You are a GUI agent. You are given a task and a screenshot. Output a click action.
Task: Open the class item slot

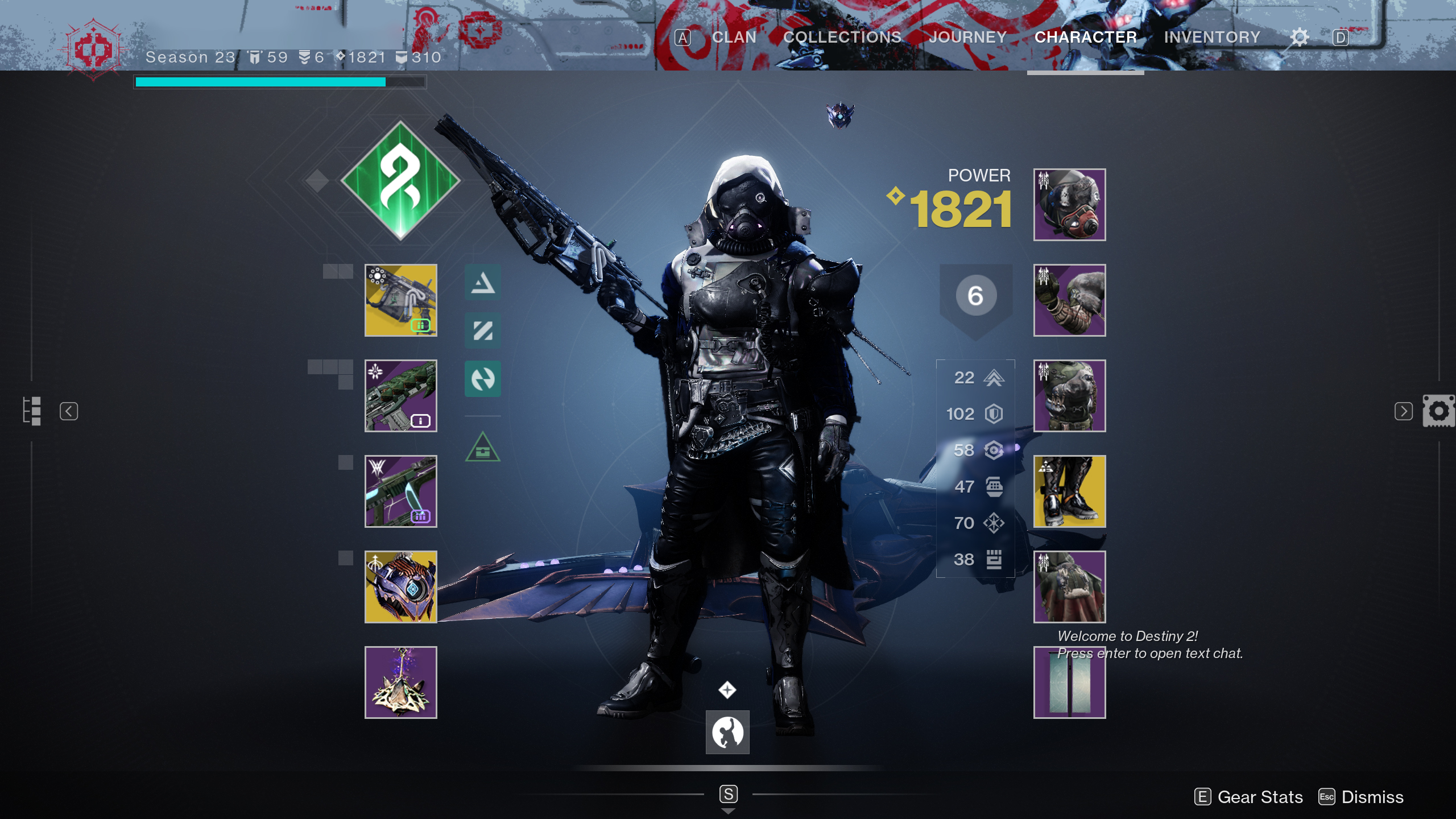point(1069,586)
